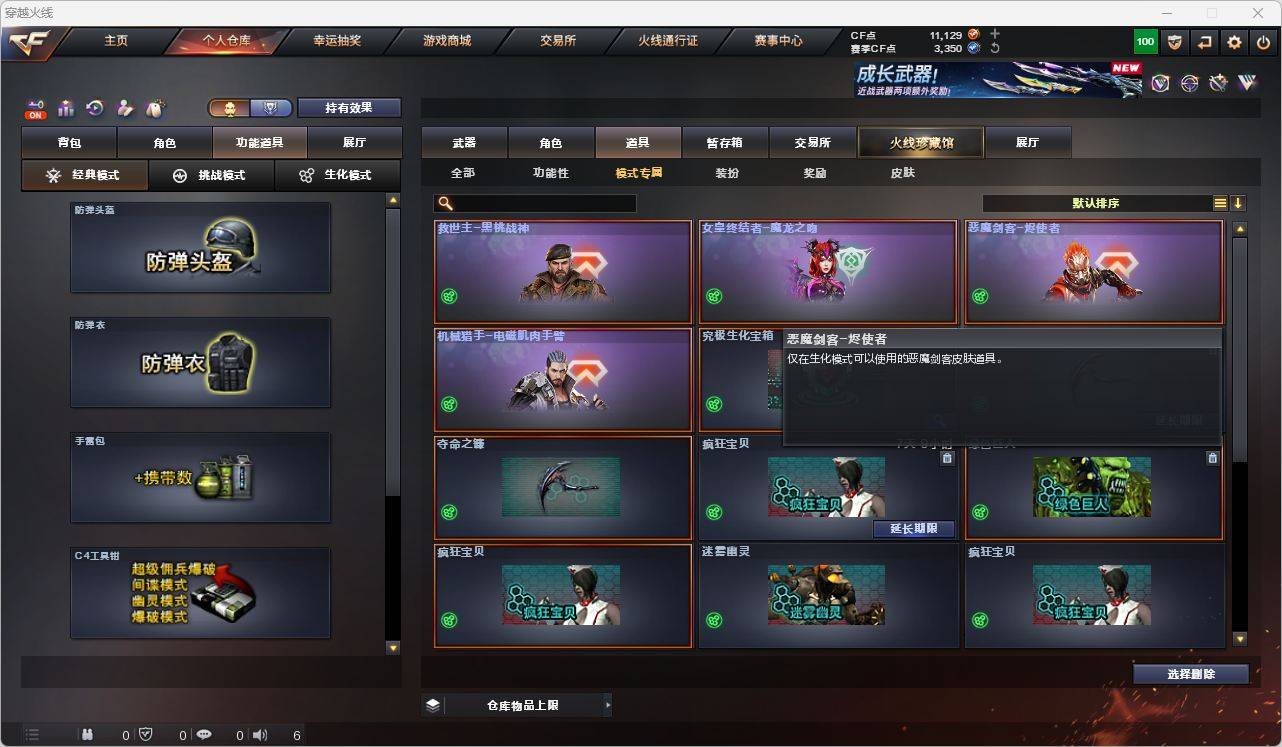The width and height of the screenshot is (1282, 747).
Task: Toggle the ON switch at top-left sidebar
Action: (x=36, y=112)
